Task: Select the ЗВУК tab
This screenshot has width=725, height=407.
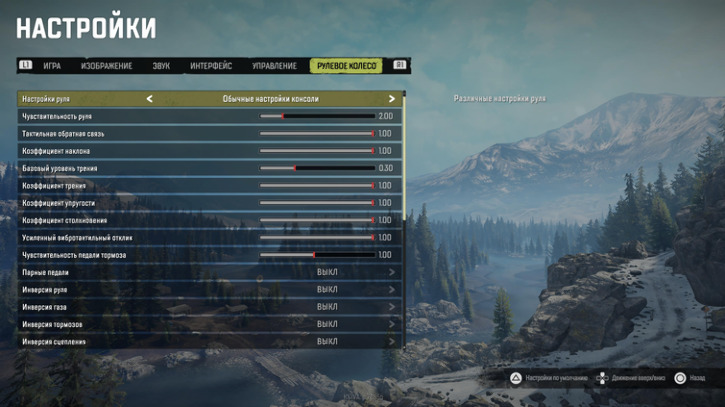Action: coord(161,66)
